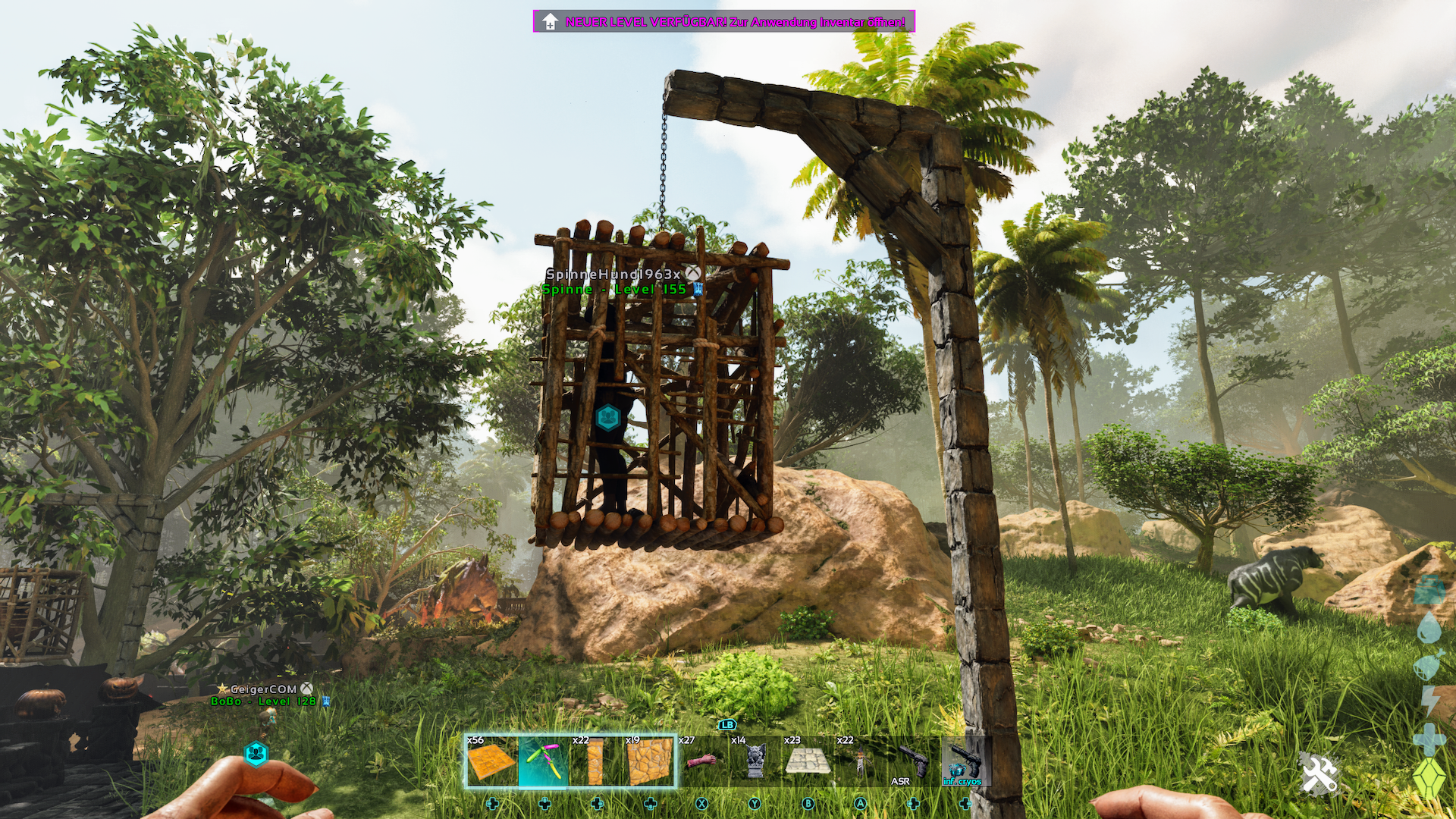Equip the ASR pistol slot
Image resolution: width=1456 pixels, height=819 pixels.
[913, 761]
